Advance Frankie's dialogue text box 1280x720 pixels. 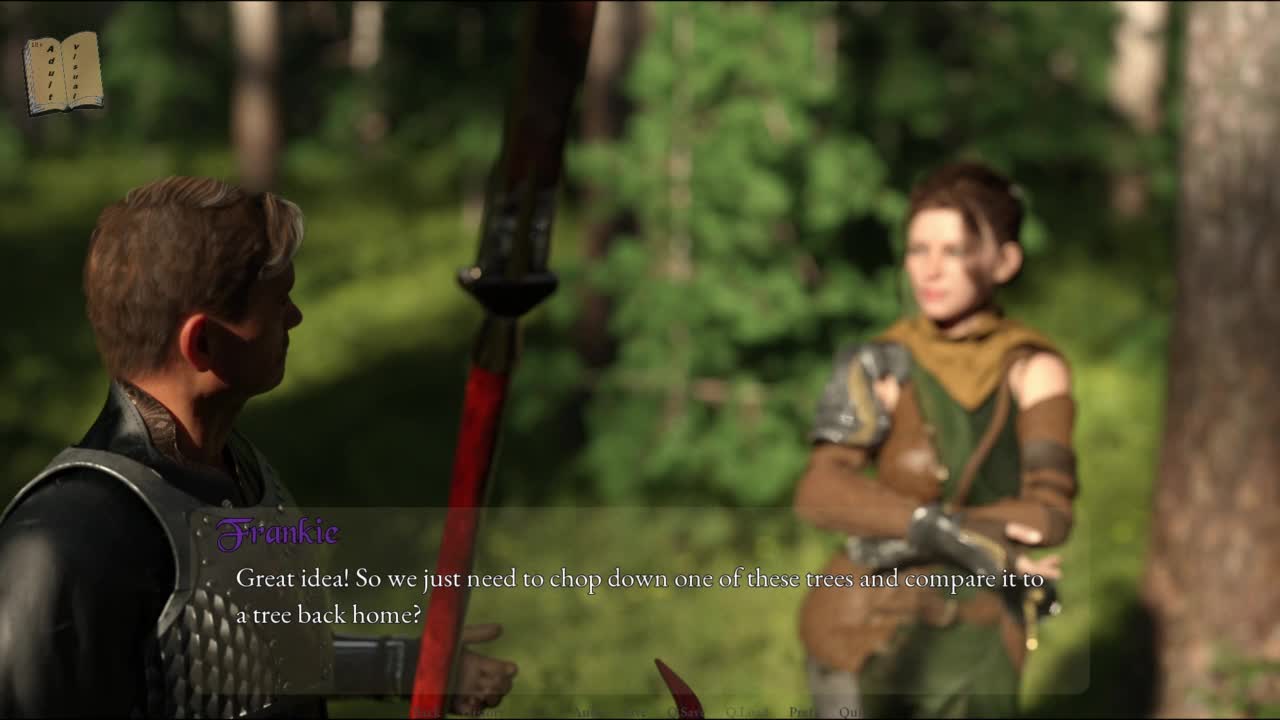click(x=640, y=600)
